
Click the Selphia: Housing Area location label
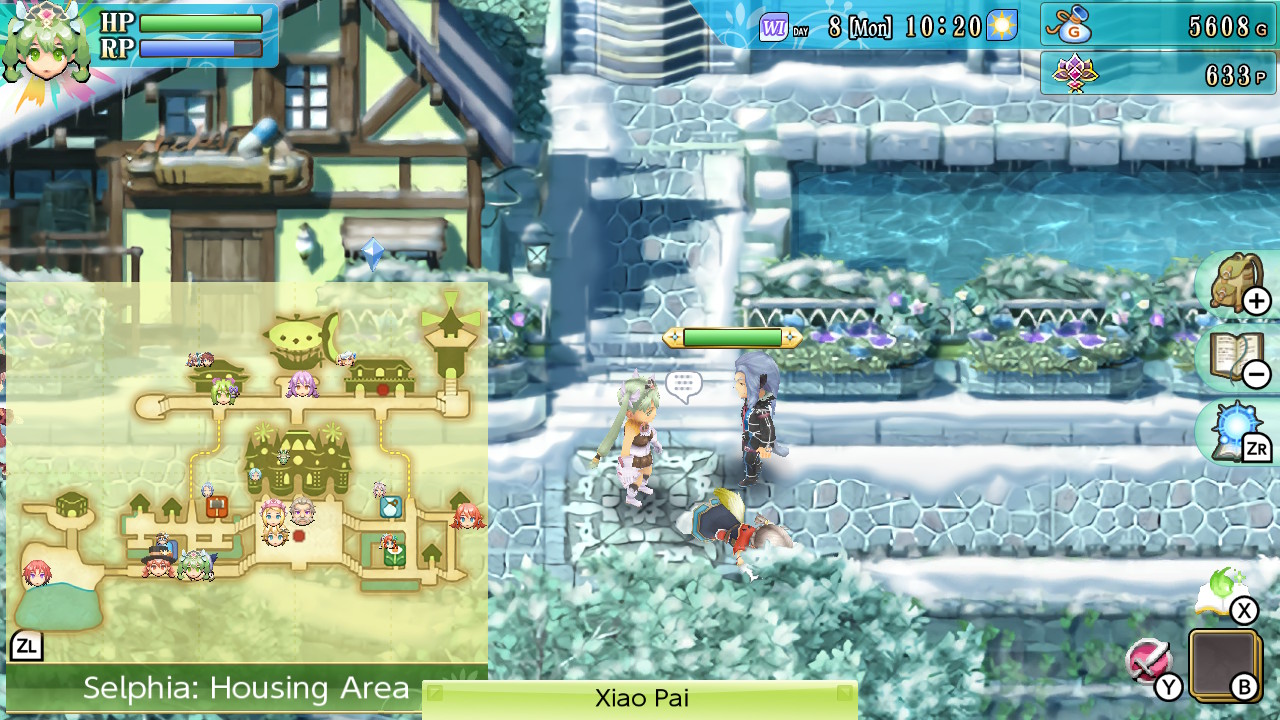246,688
